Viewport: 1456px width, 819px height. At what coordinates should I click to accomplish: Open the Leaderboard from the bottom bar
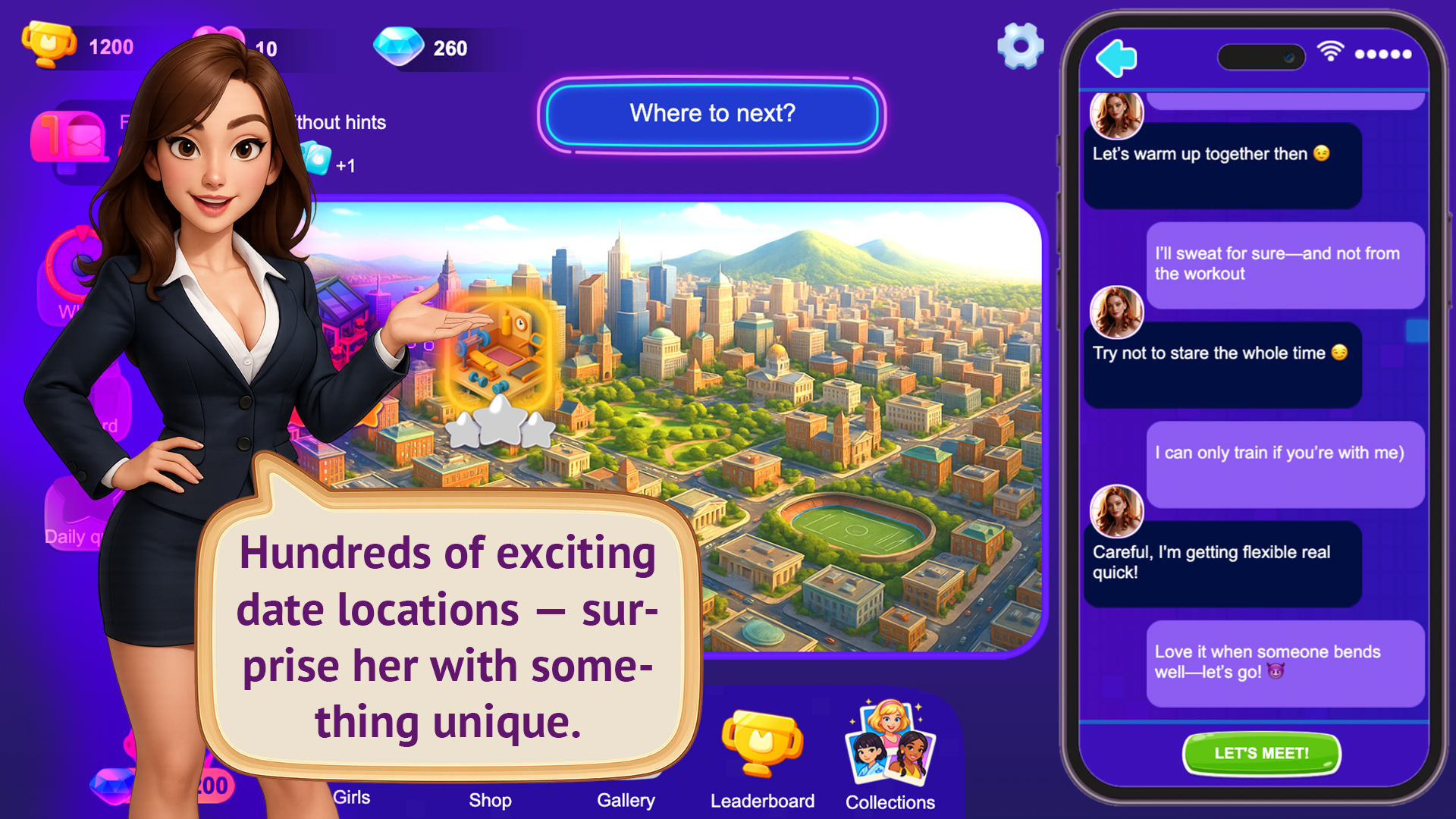pyautogui.click(x=762, y=758)
